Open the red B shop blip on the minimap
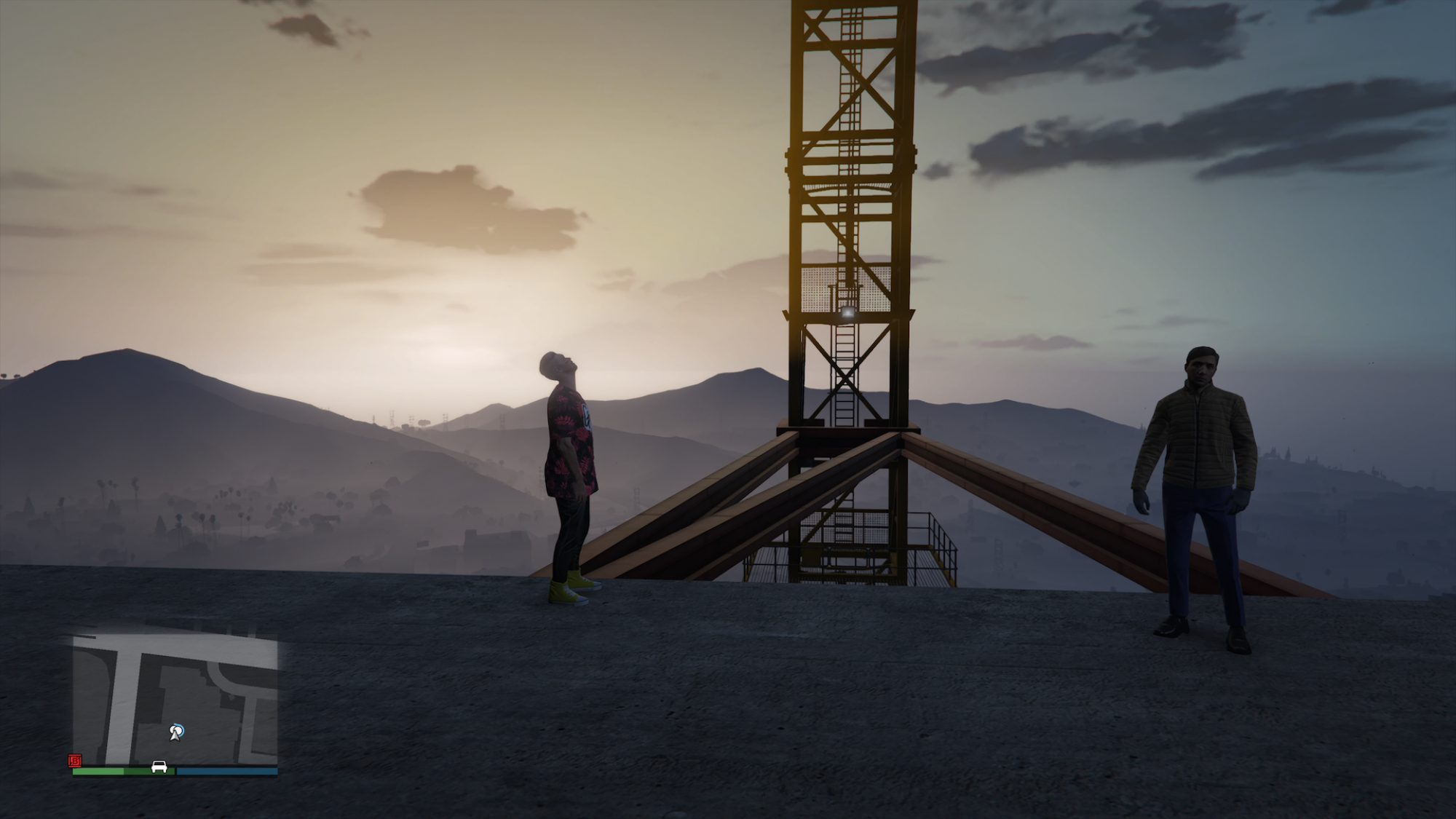This screenshot has width=1456, height=819. [x=75, y=760]
